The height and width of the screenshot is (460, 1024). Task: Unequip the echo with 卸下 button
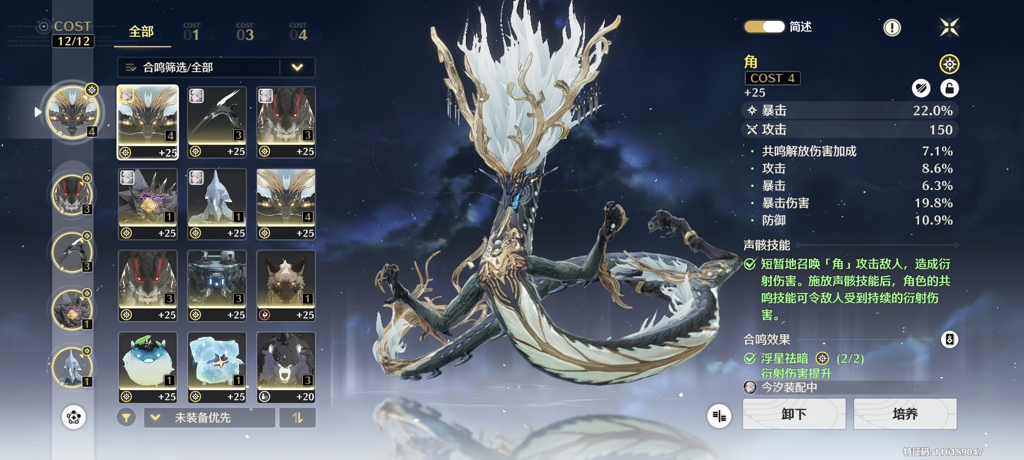click(x=794, y=414)
